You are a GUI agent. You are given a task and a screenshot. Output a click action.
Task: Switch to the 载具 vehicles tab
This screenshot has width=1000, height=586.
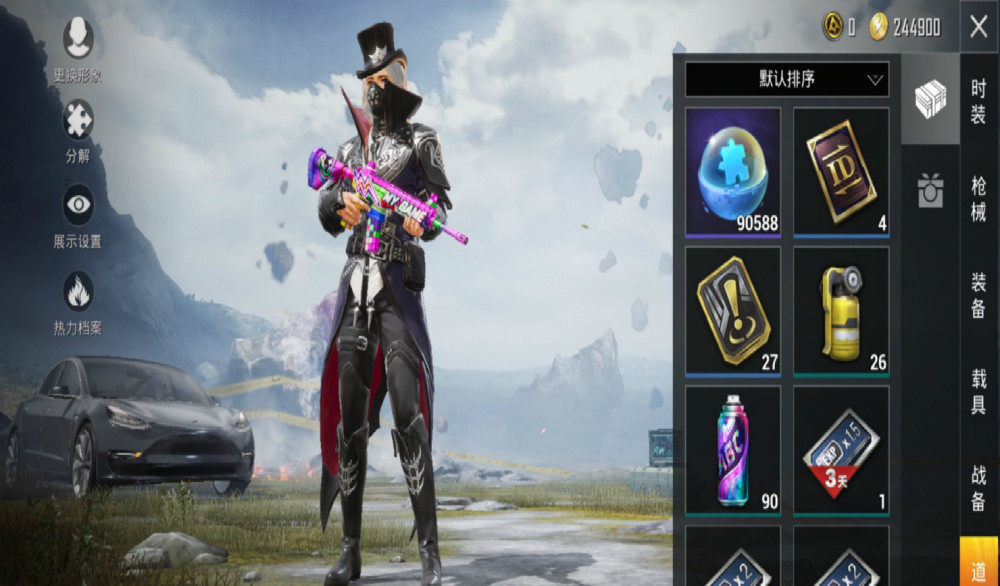979,391
